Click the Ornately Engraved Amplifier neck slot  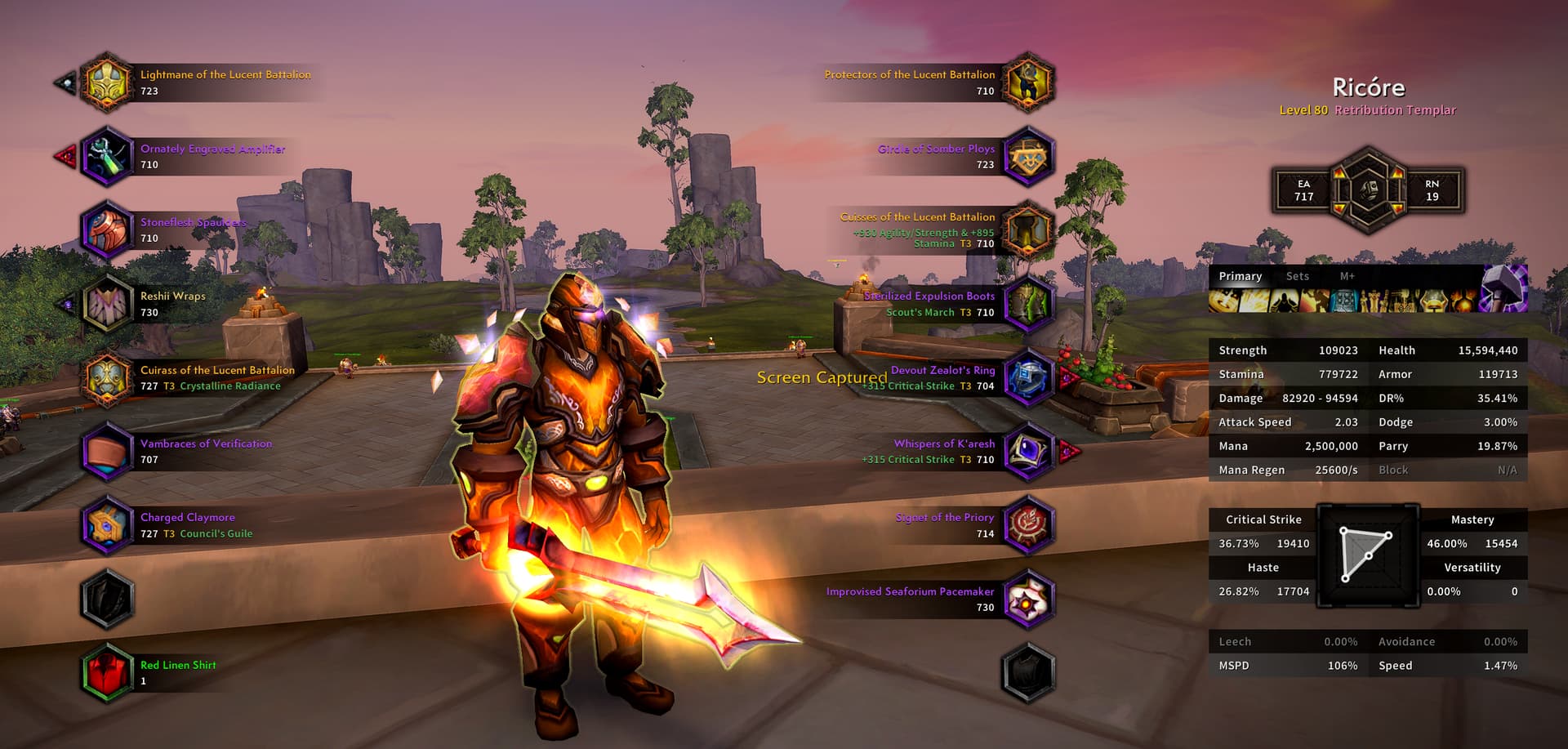[x=106, y=156]
